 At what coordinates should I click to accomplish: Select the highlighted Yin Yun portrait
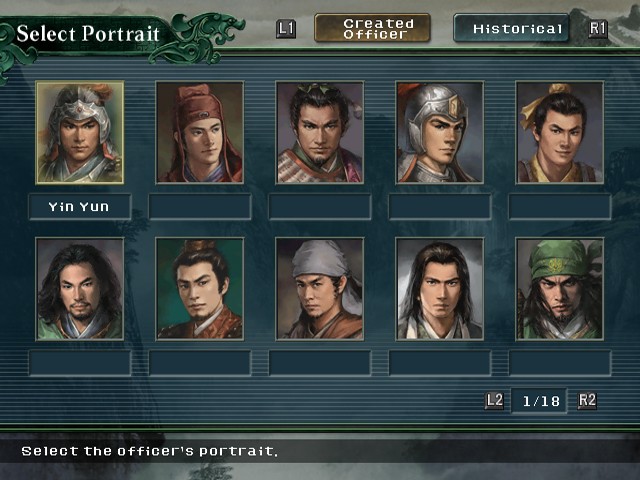point(80,132)
